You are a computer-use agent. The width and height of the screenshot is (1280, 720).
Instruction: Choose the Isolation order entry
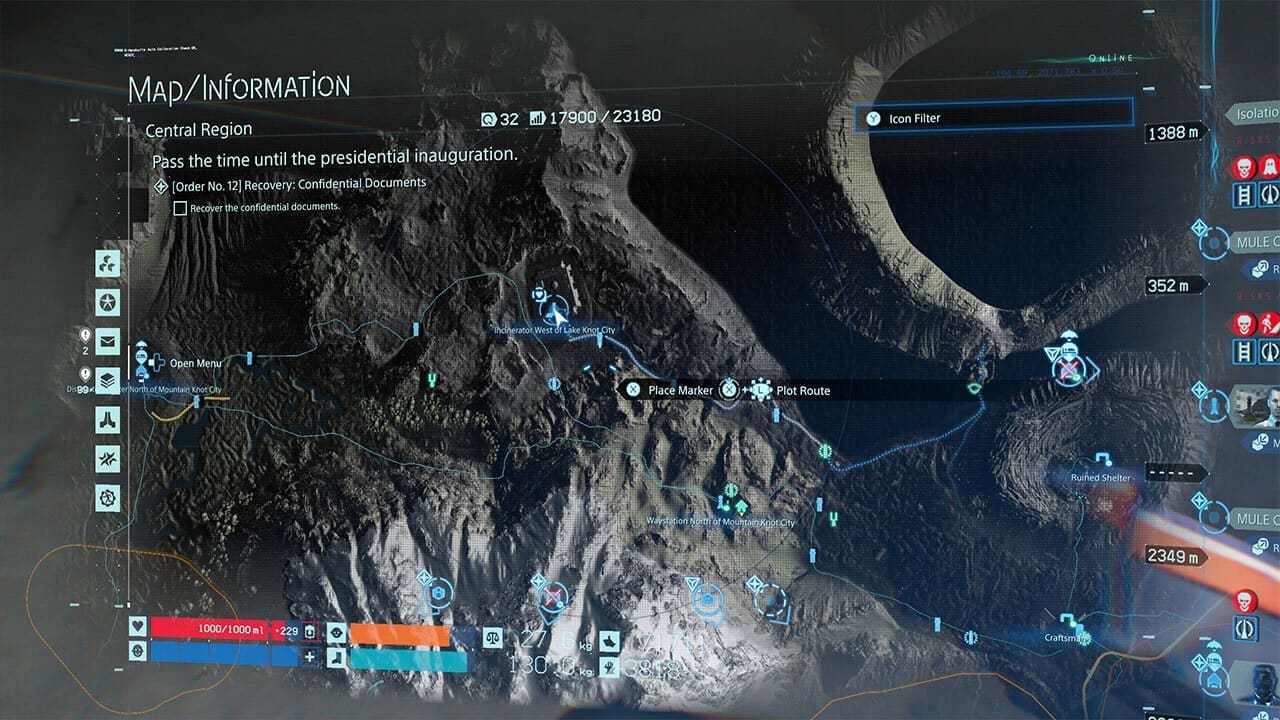tap(1254, 114)
